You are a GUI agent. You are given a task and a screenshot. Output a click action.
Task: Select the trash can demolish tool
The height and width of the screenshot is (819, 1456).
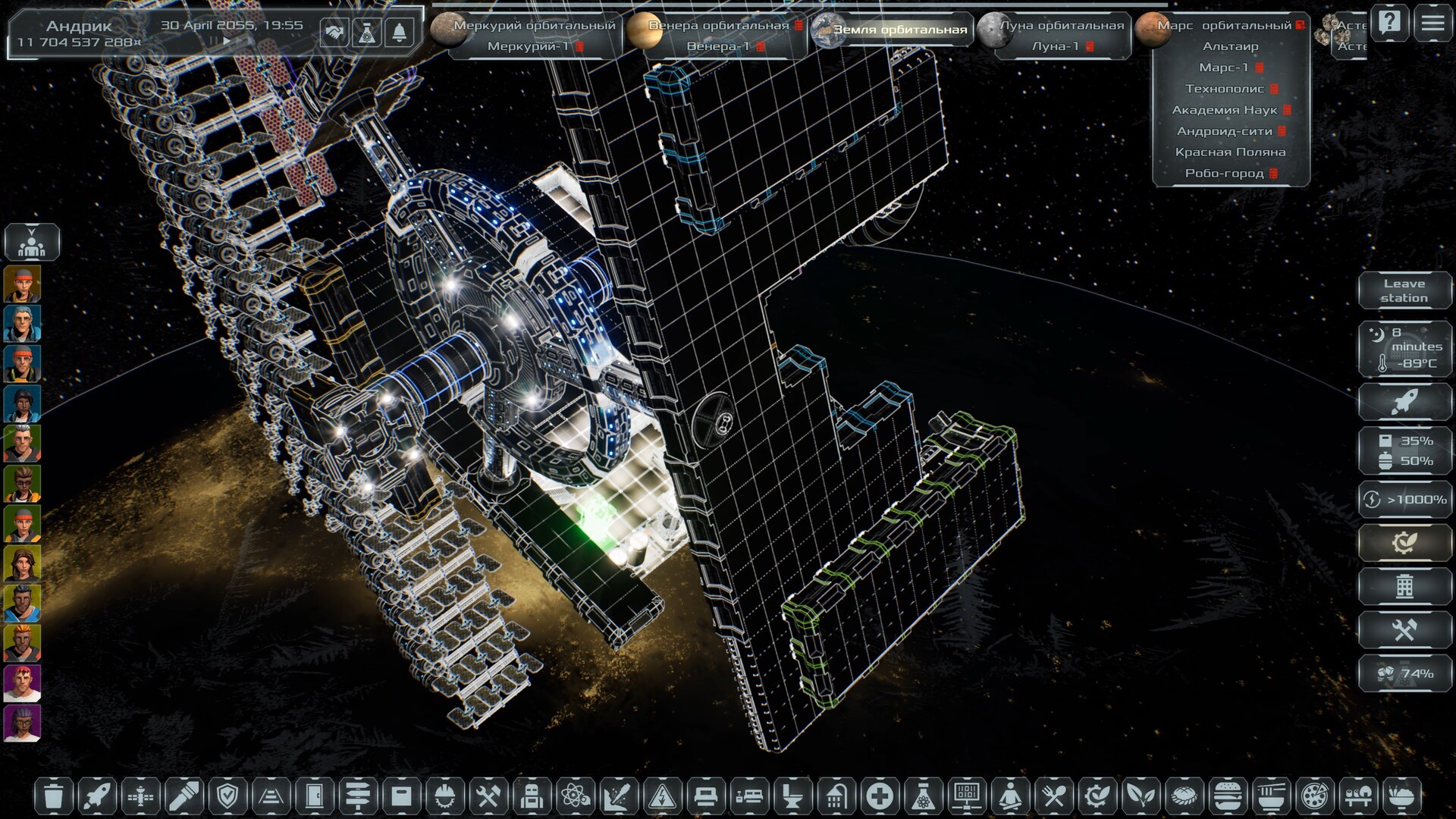(x=53, y=796)
